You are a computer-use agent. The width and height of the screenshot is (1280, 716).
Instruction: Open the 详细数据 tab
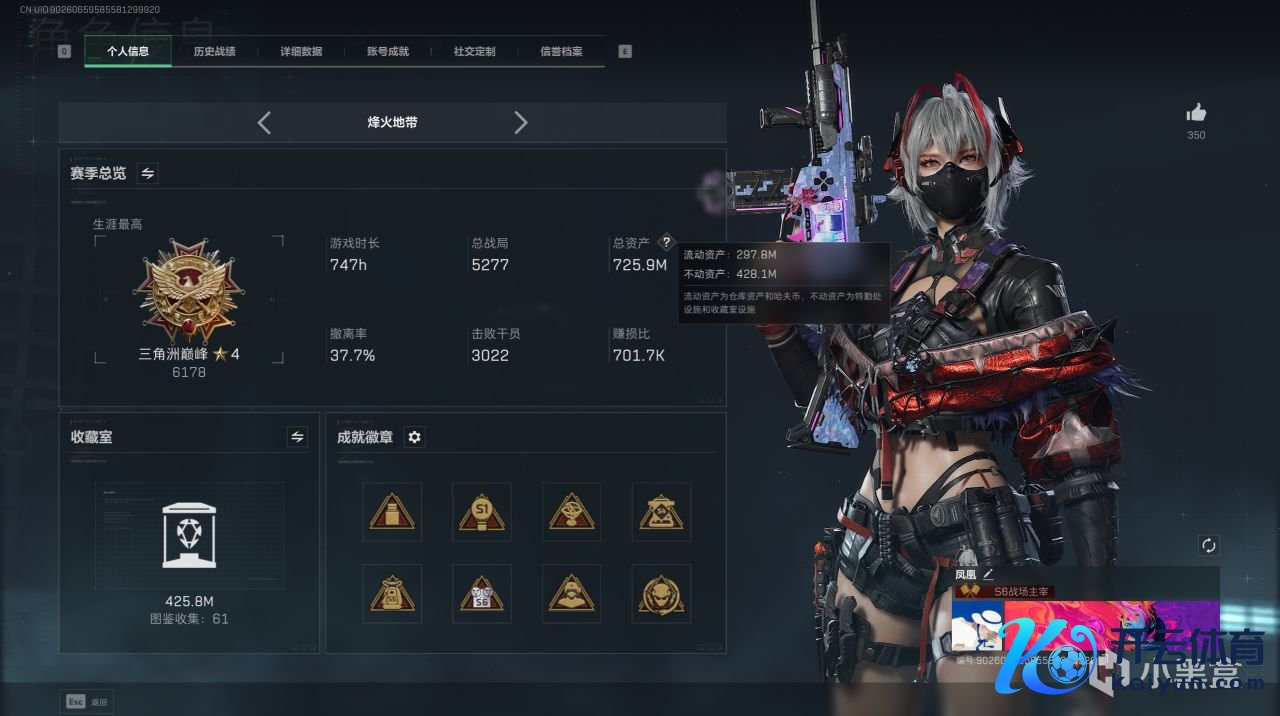[x=301, y=51]
